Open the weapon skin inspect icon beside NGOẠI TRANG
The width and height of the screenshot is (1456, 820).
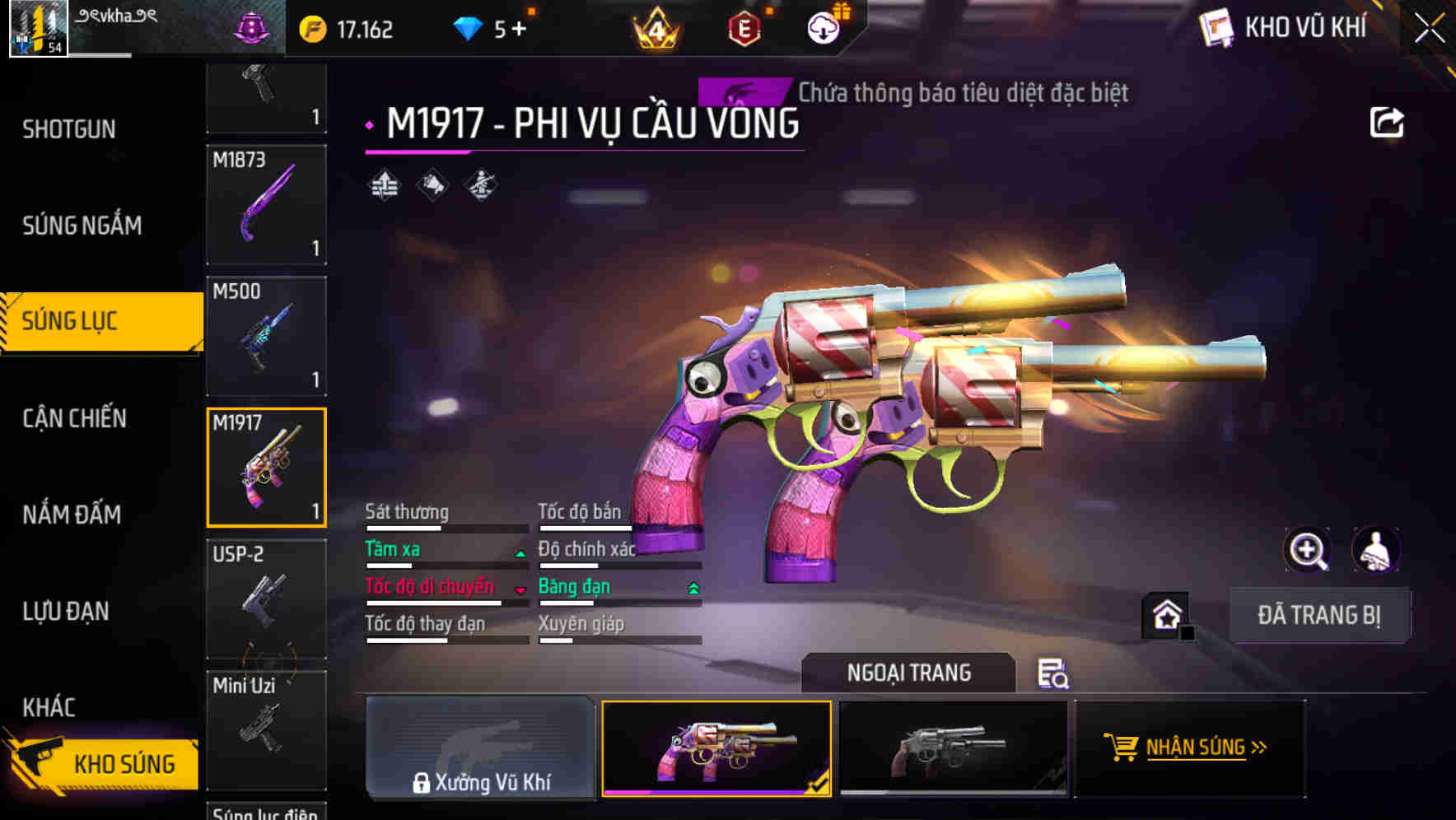tap(1053, 675)
